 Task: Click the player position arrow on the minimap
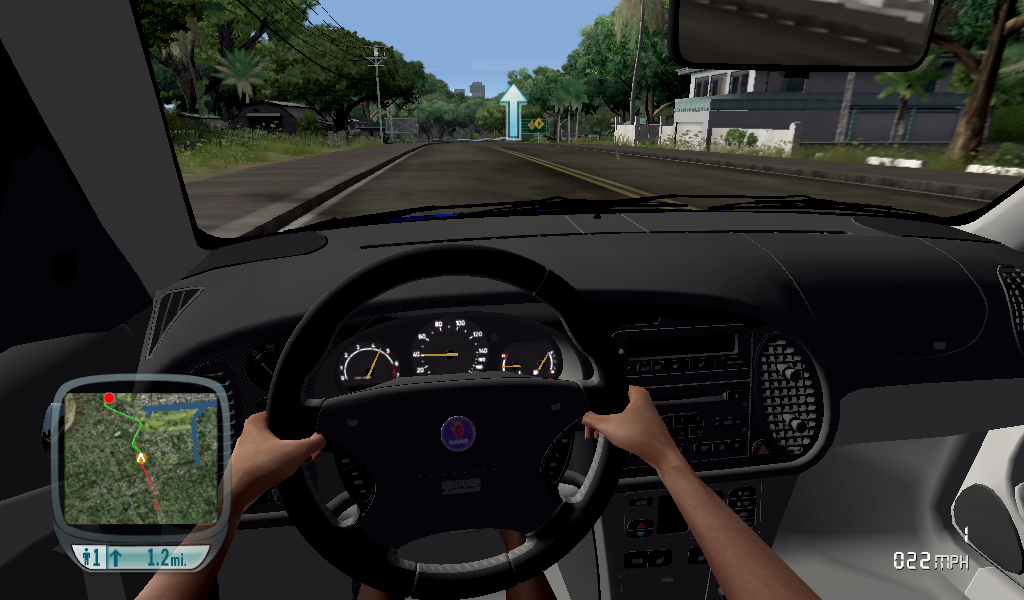pos(141,458)
